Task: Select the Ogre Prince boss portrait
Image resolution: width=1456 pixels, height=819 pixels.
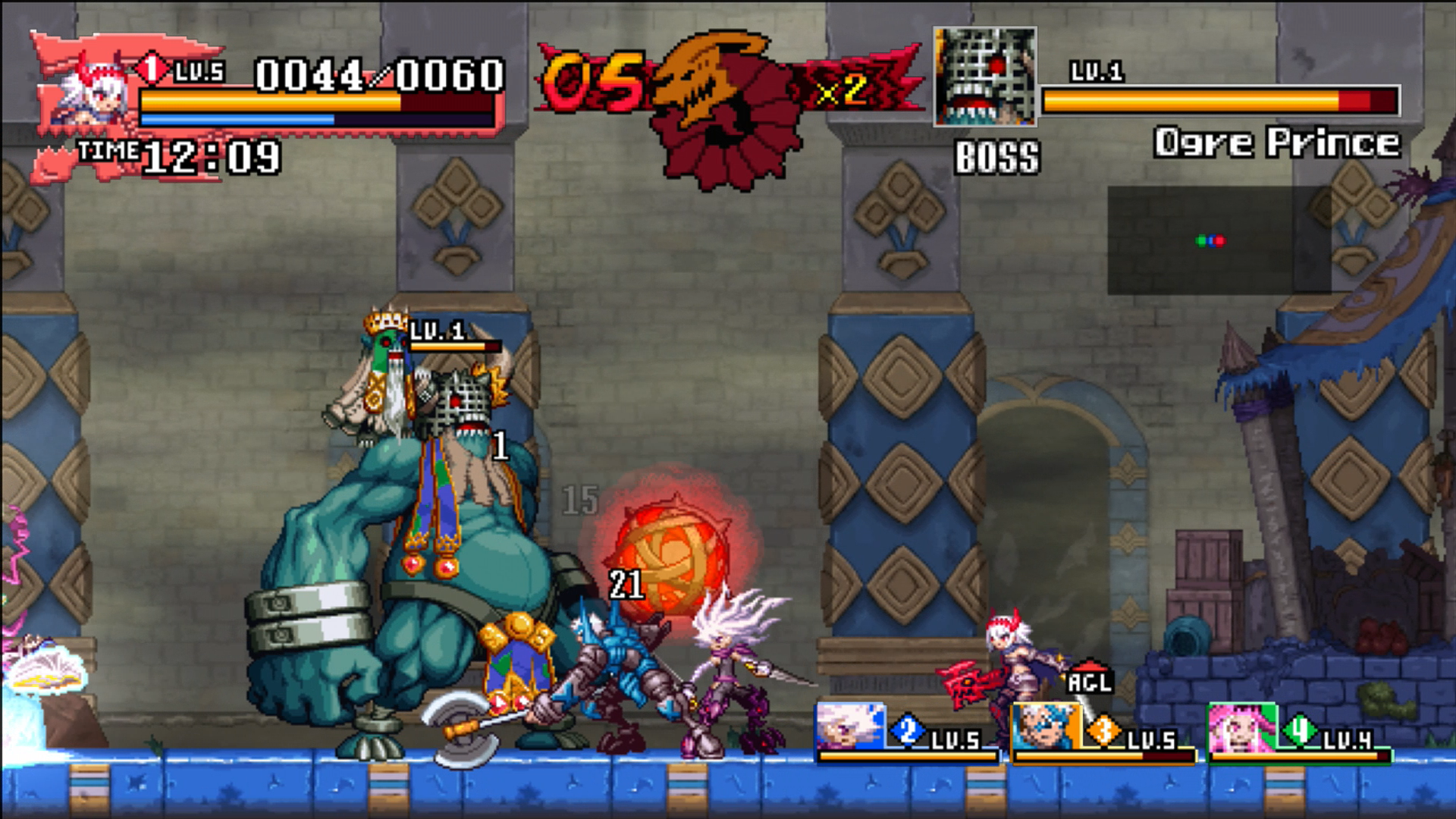Action: point(986,76)
